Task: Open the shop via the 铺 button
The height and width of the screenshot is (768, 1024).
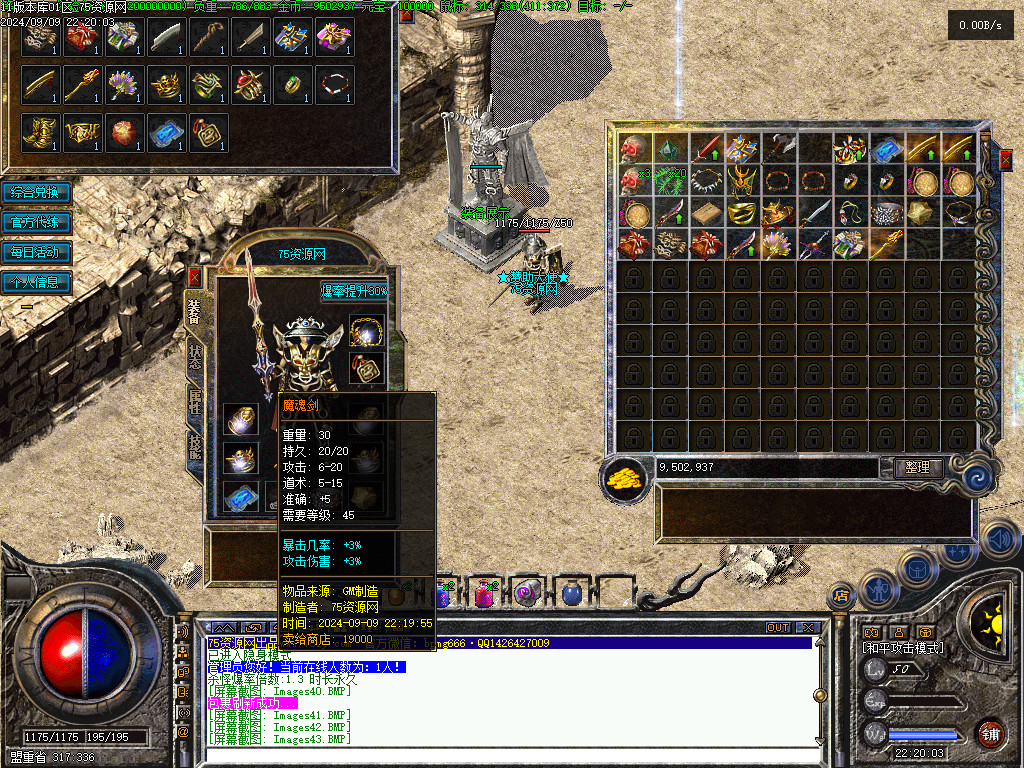Action: click(x=990, y=734)
